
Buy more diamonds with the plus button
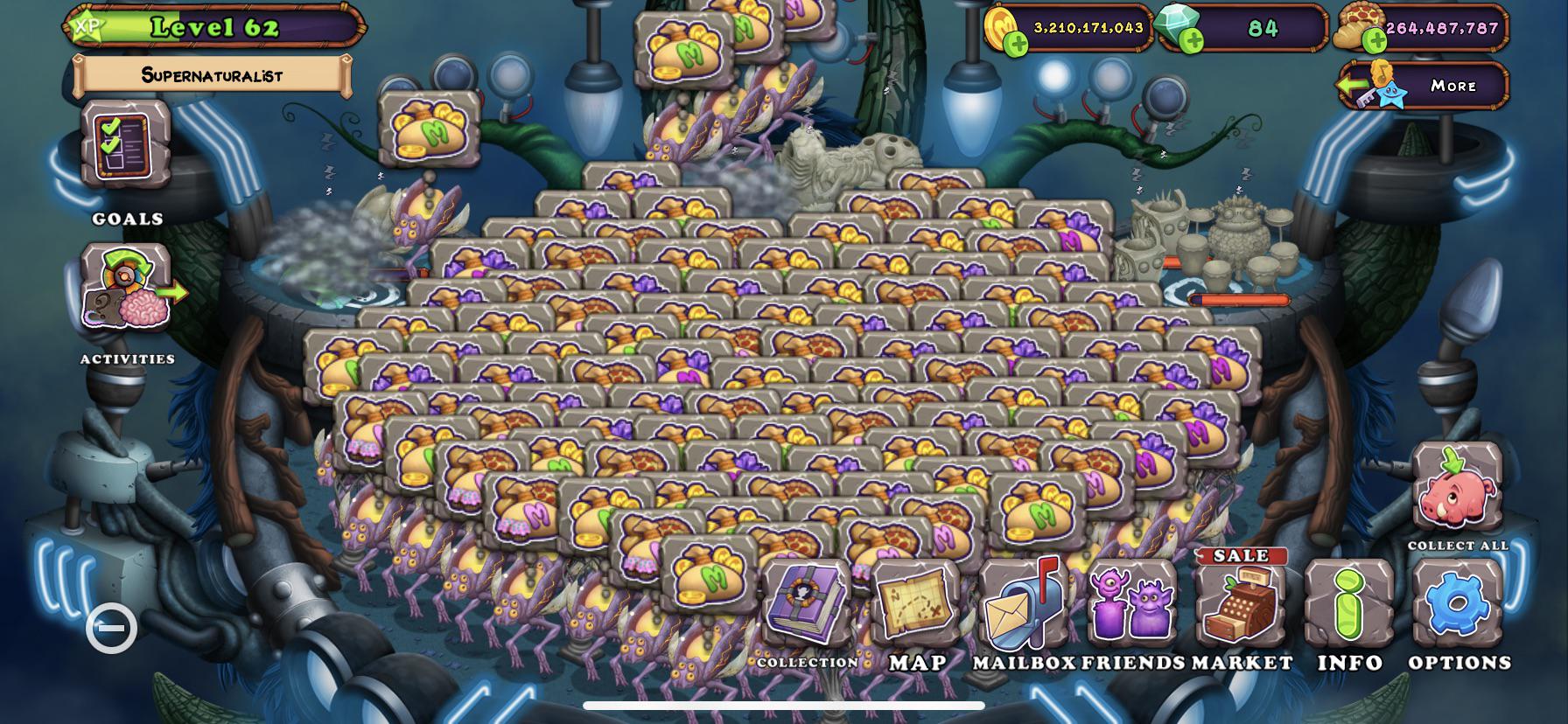pos(1191,40)
